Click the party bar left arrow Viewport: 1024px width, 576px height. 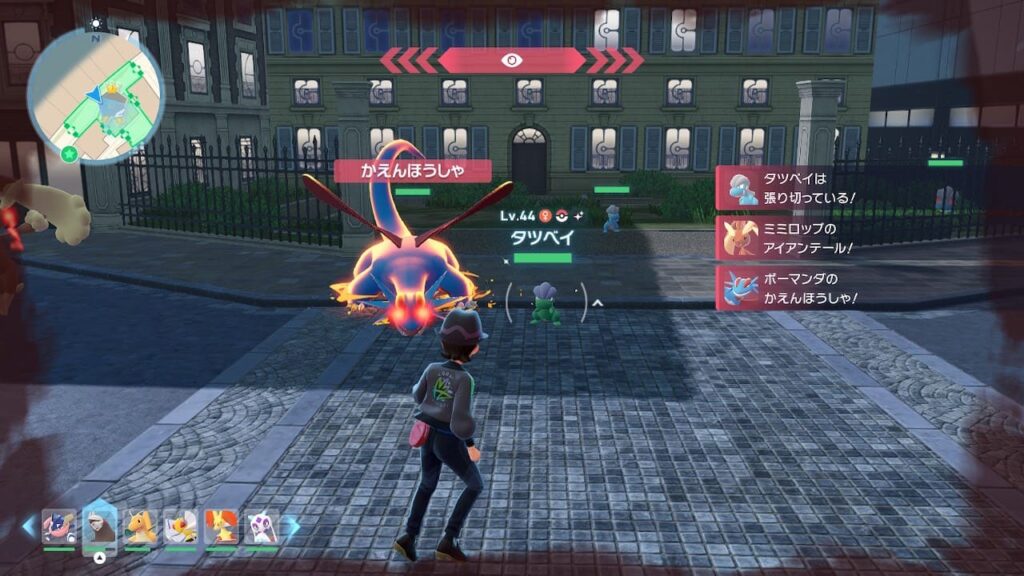click(x=28, y=526)
